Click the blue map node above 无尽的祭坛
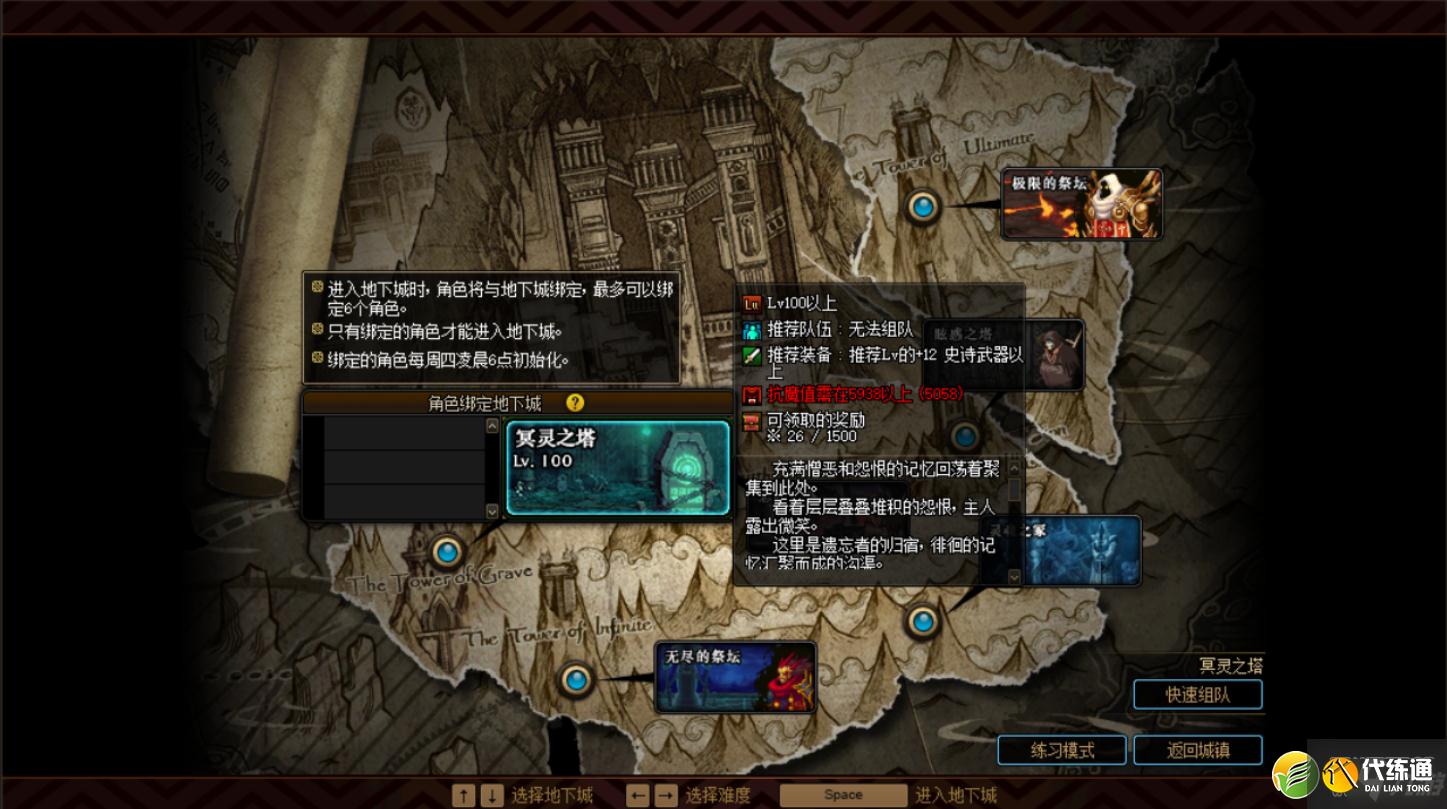Screen dimensions: 1447x809 tap(923, 621)
